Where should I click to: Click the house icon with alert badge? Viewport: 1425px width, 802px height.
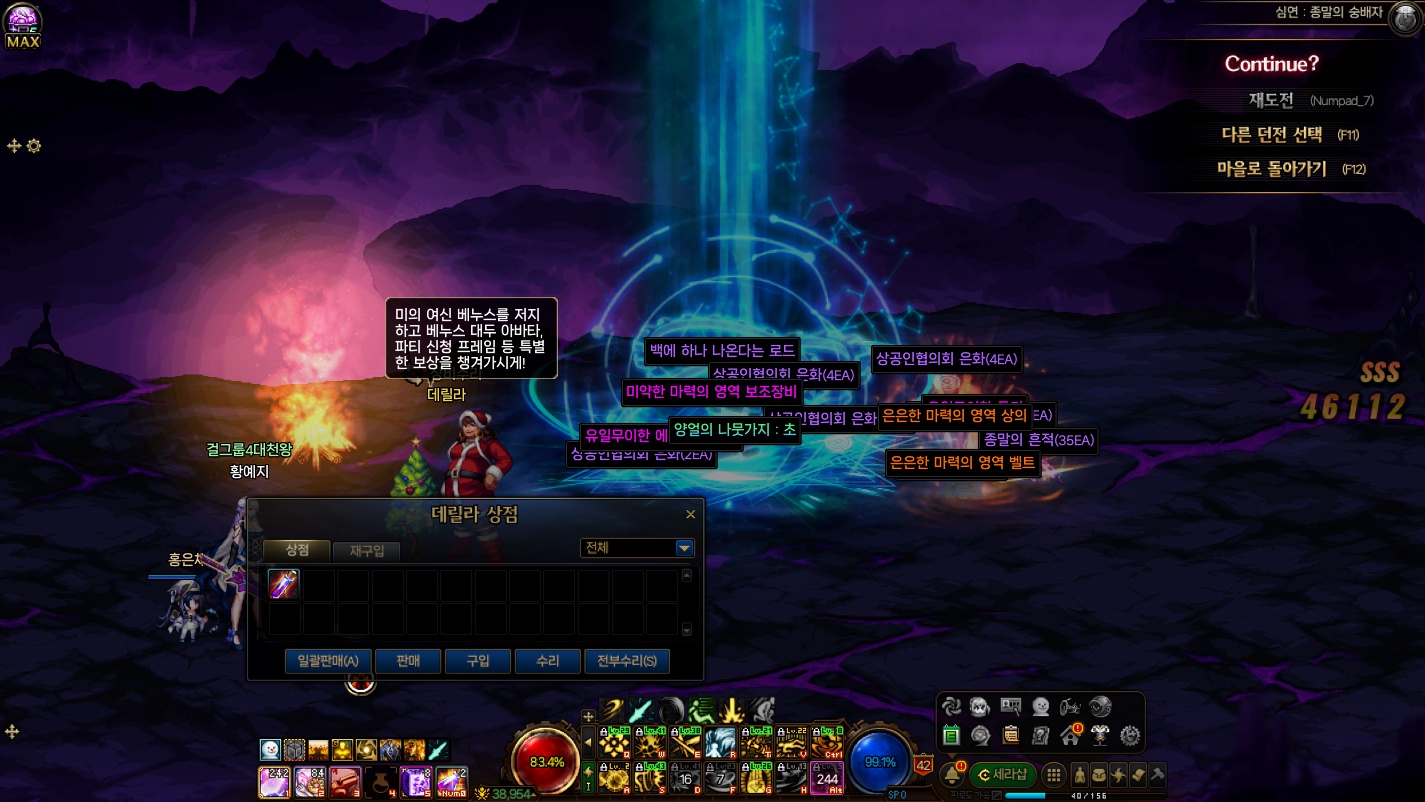pyautogui.click(x=1069, y=736)
